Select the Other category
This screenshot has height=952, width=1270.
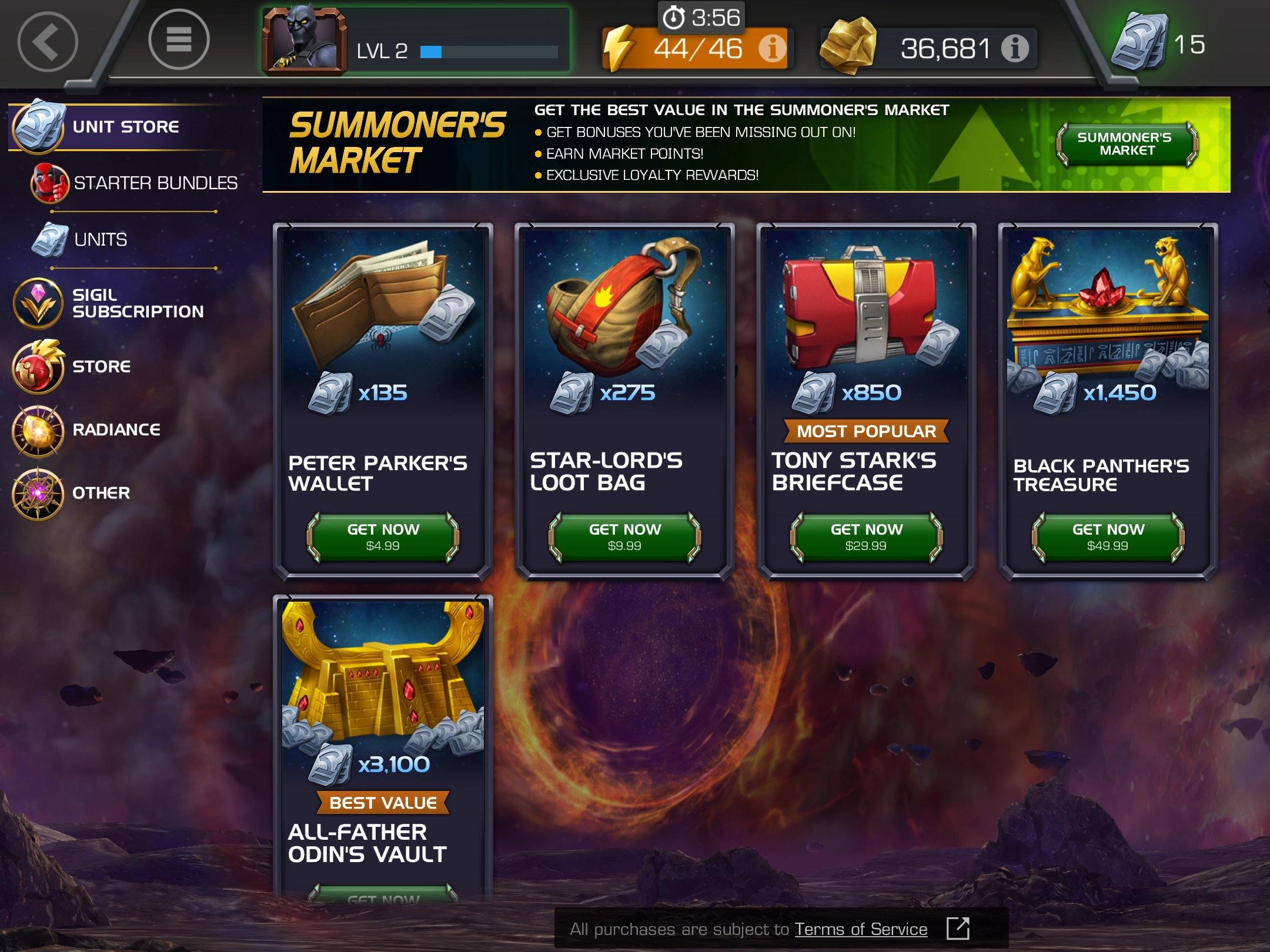pos(101,493)
